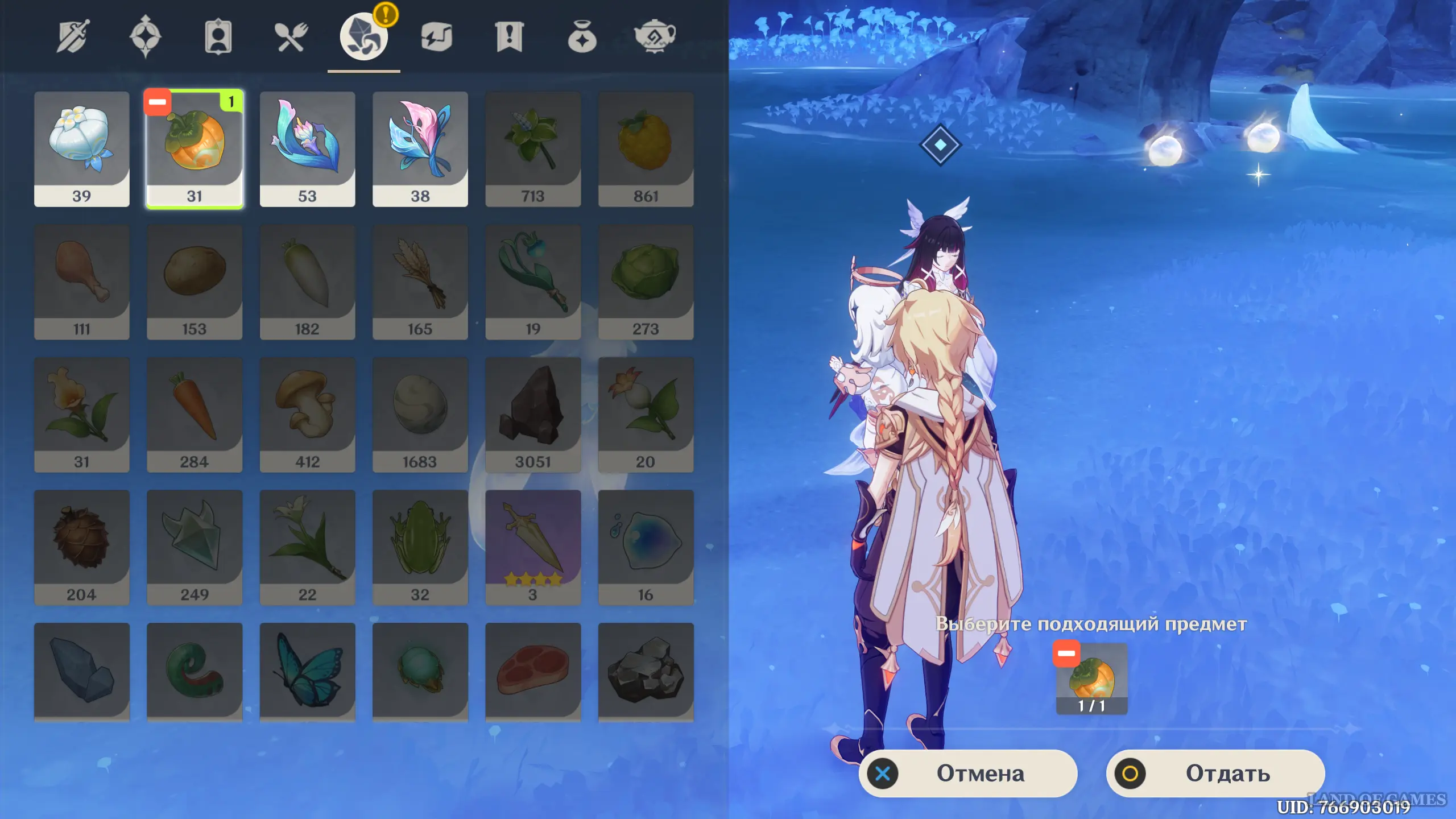The height and width of the screenshot is (819, 1456).
Task: Confirm with the Отдать button
Action: pos(1215,773)
